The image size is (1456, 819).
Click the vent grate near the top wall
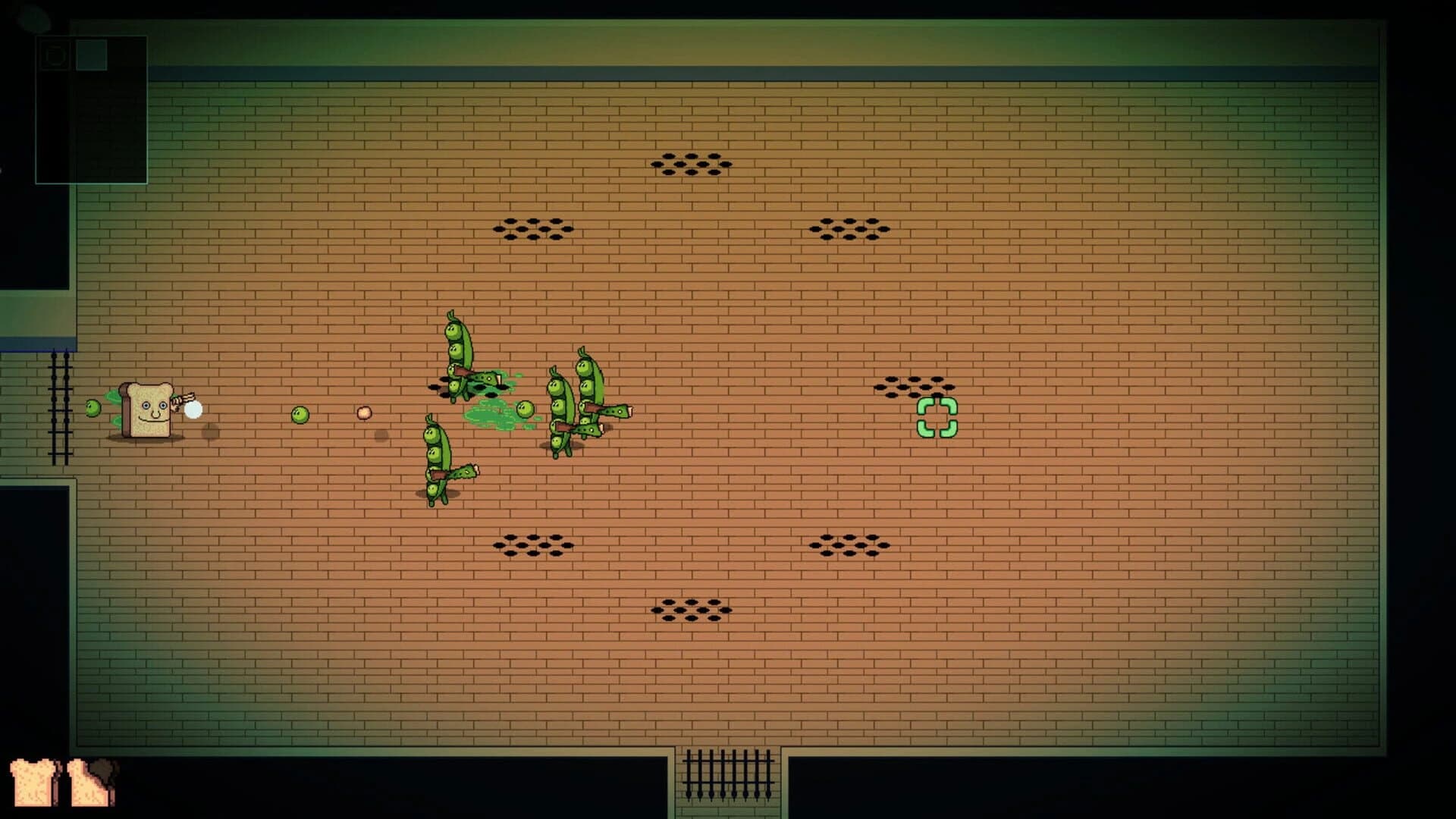click(690, 163)
